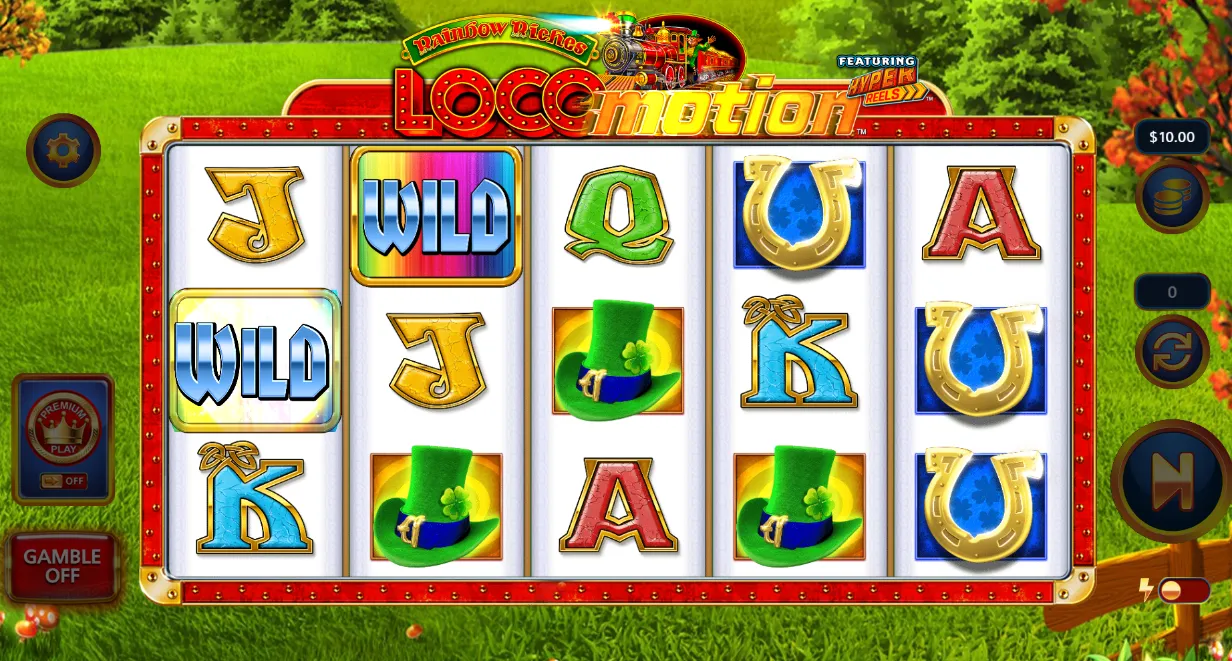Screen dimensions: 1232x661
Task: Toggle the lightning bolt turbo switch
Action: (1170, 590)
